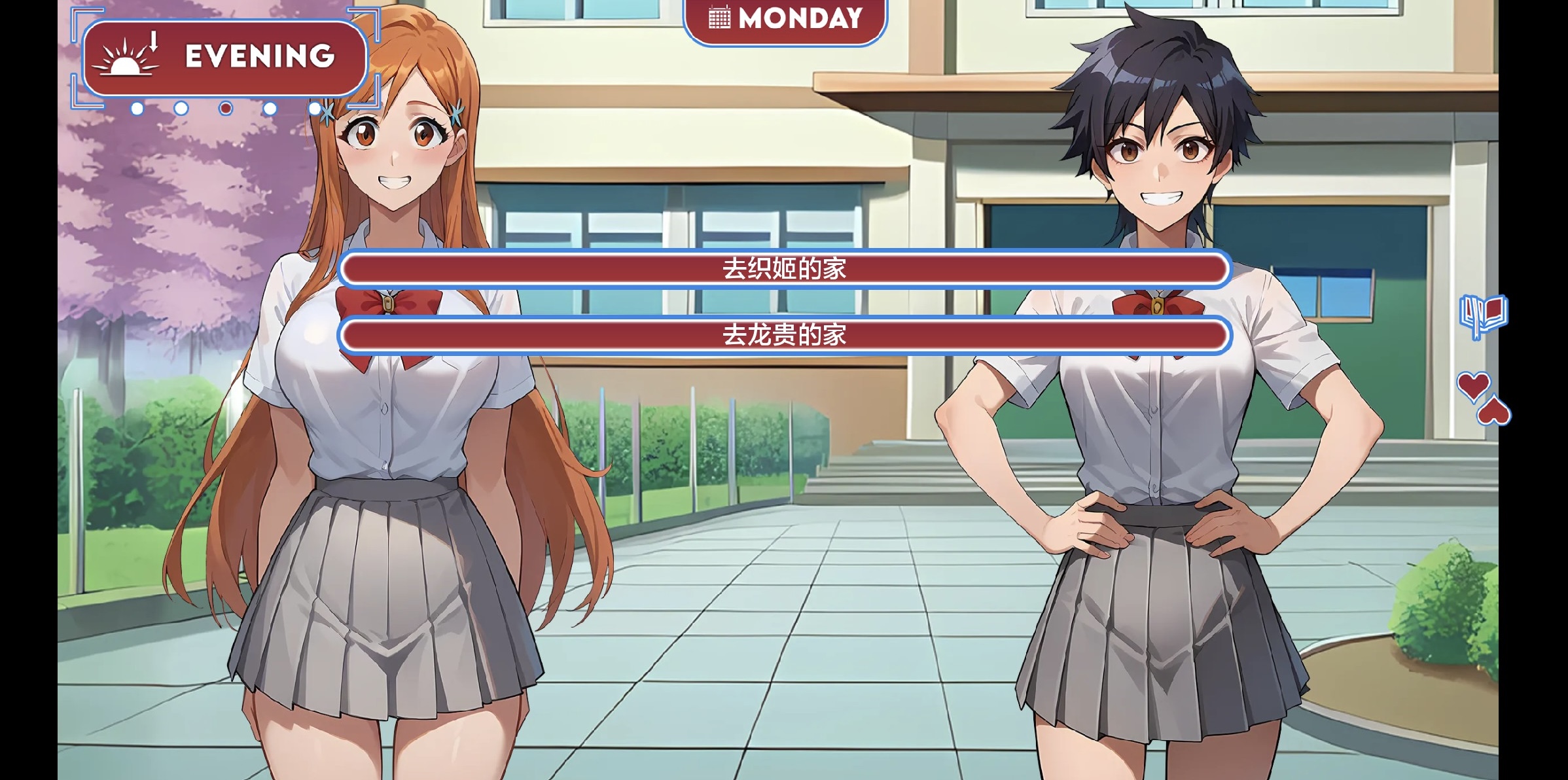Select the 去龙贵的家 choice
The image size is (1568, 780).
[784, 335]
